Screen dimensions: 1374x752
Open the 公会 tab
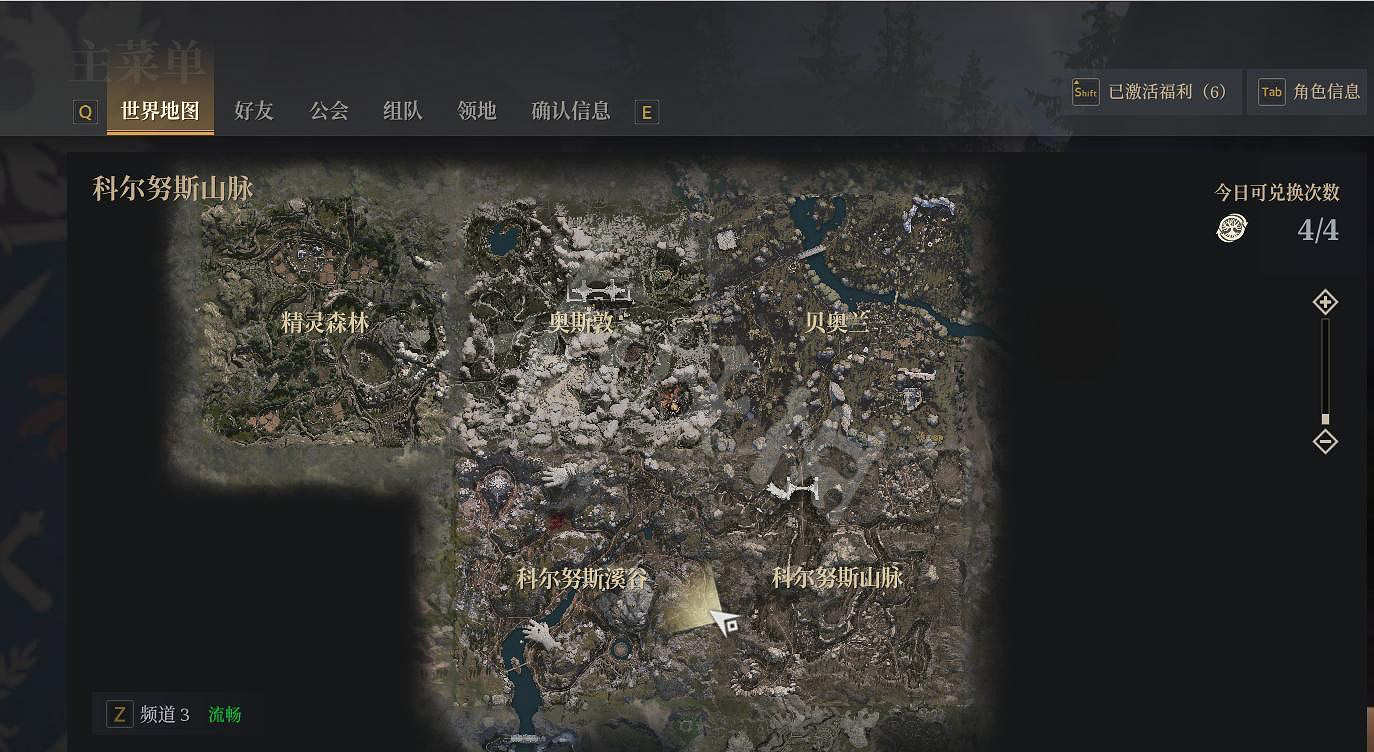(328, 111)
